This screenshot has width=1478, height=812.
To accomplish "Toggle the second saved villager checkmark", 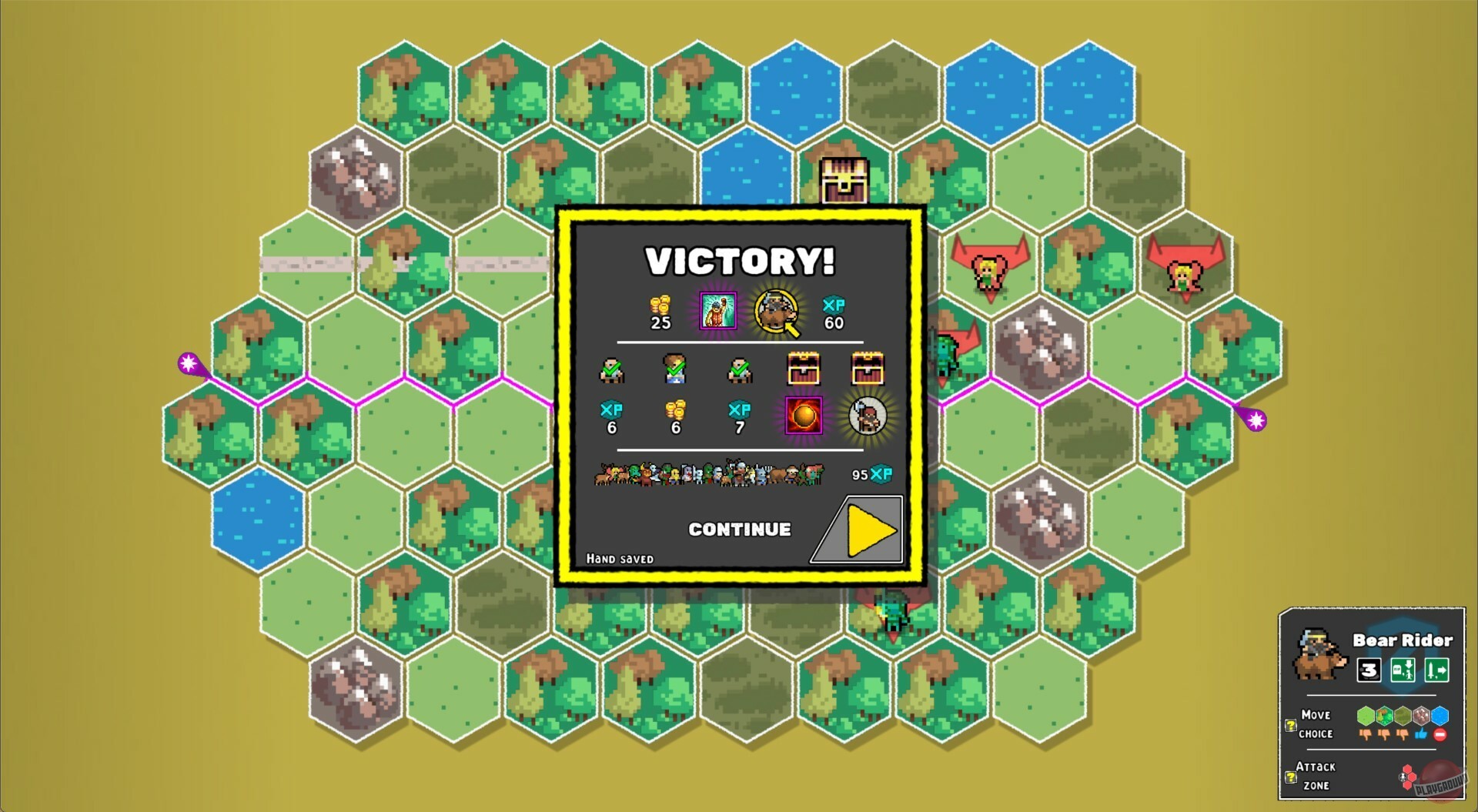I will click(x=673, y=368).
